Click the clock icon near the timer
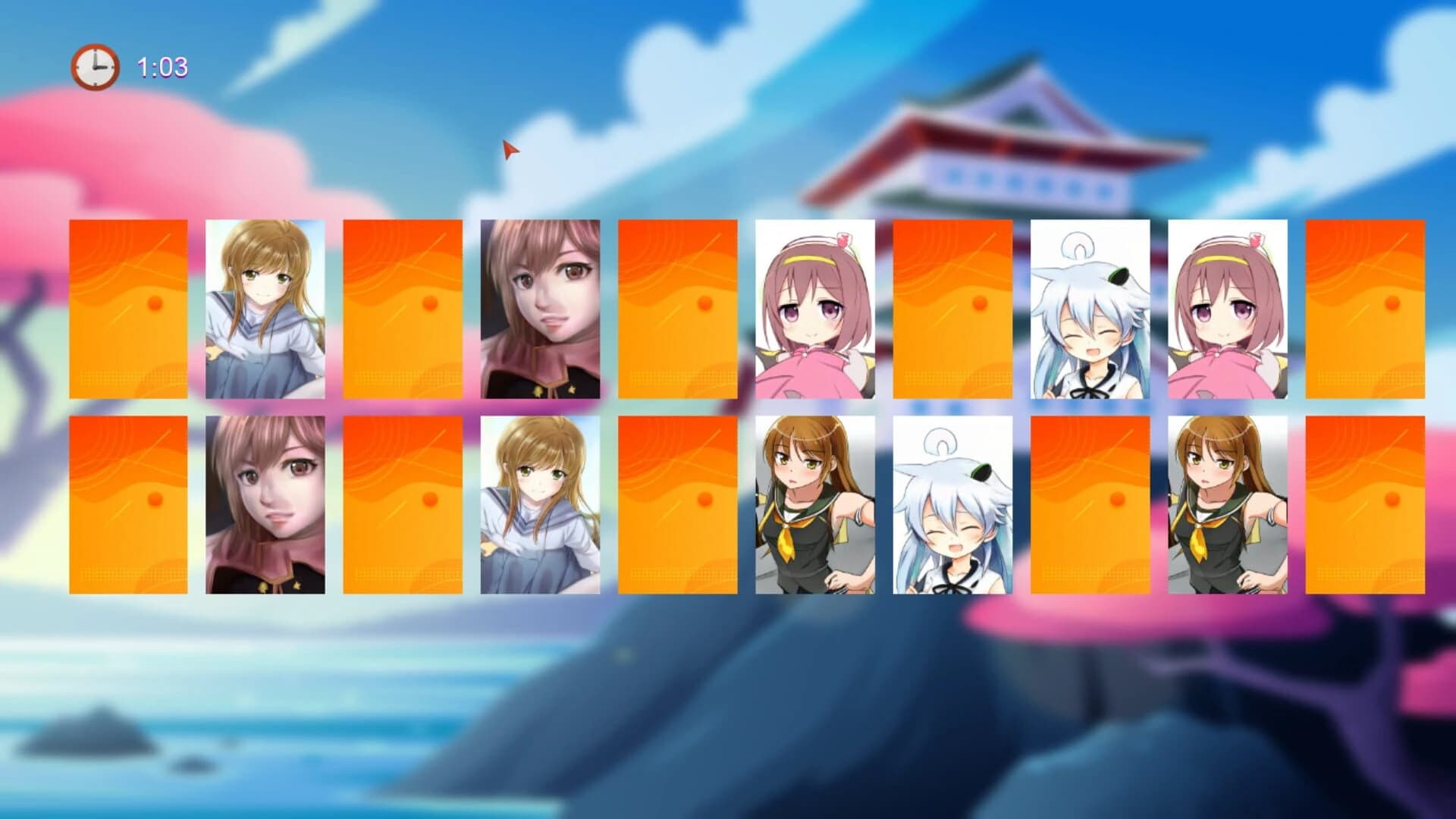 click(93, 66)
